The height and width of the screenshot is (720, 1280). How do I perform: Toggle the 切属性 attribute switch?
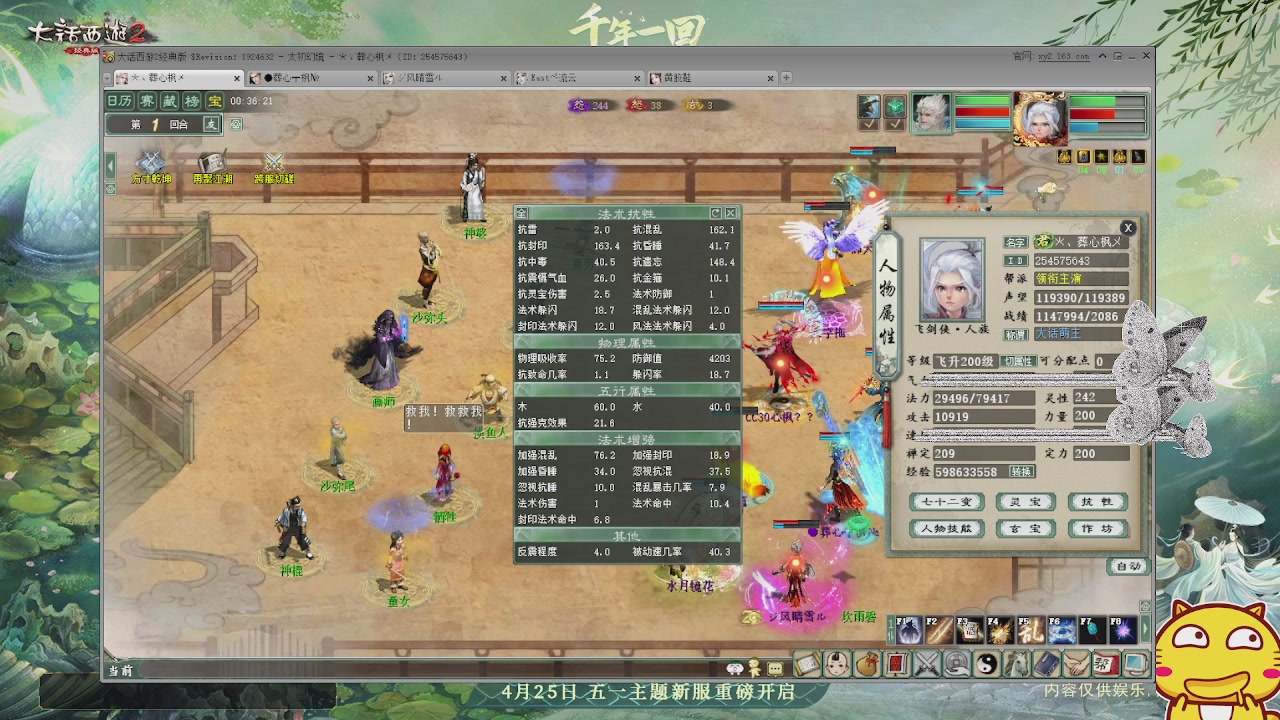pos(1019,362)
